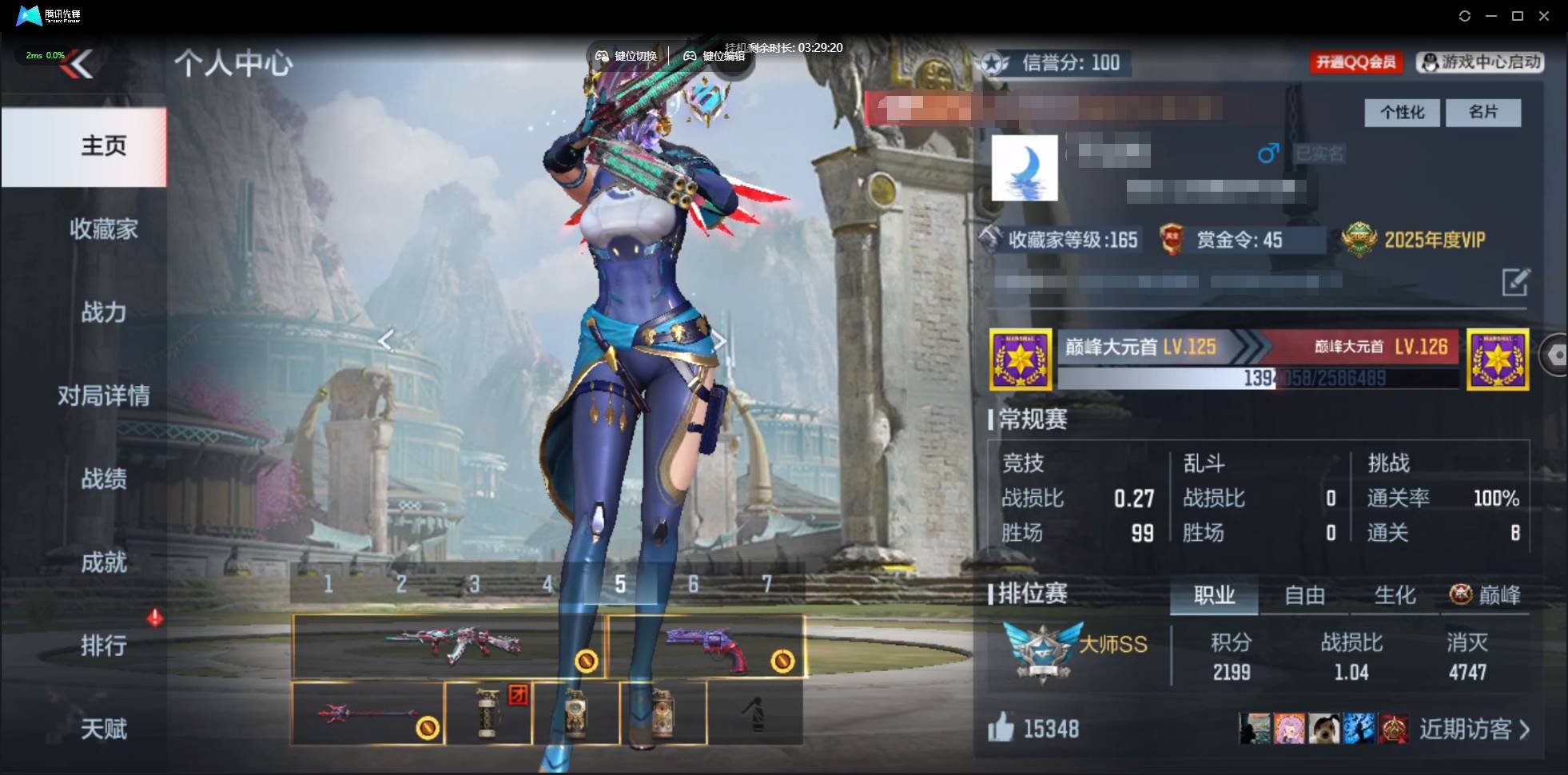Switch to the 自由 ranked tab

(x=1307, y=595)
